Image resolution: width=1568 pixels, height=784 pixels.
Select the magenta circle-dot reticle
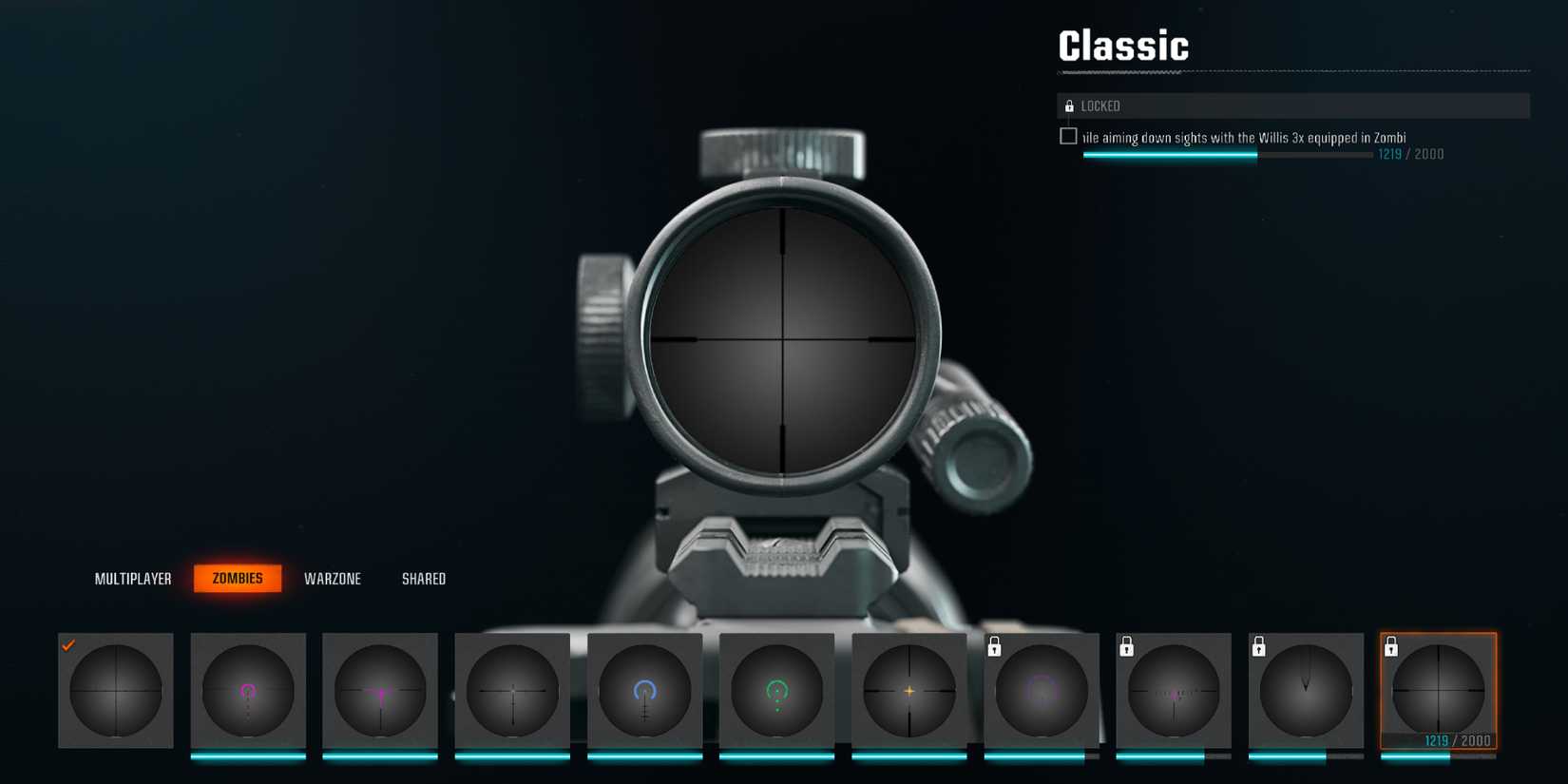click(x=248, y=692)
